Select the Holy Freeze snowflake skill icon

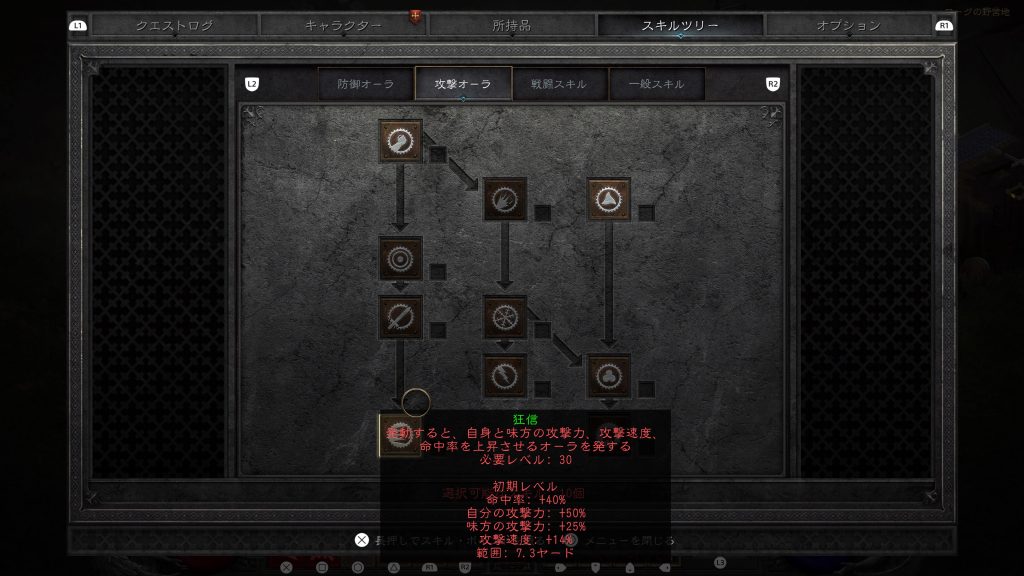(505, 316)
